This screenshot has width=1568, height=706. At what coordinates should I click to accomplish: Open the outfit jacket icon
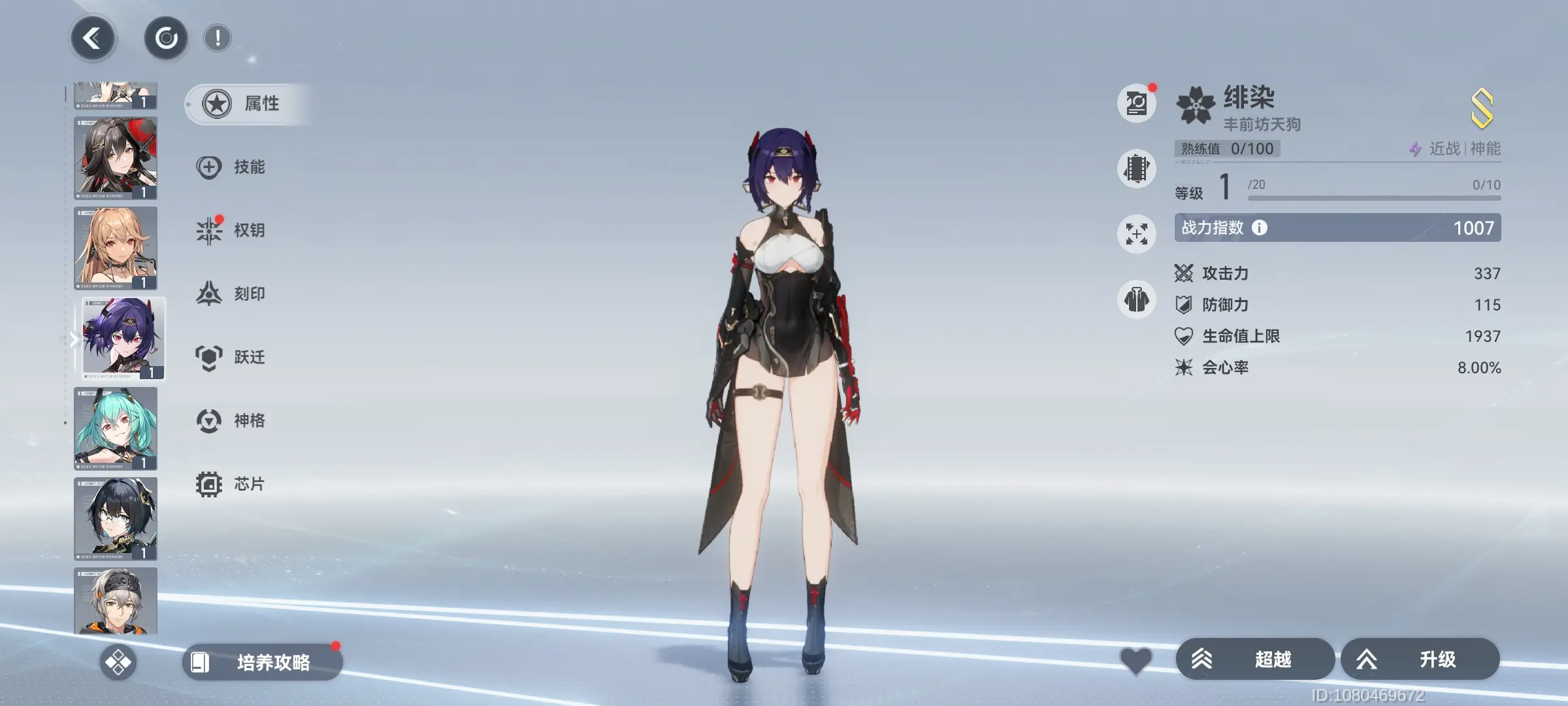pyautogui.click(x=1137, y=300)
